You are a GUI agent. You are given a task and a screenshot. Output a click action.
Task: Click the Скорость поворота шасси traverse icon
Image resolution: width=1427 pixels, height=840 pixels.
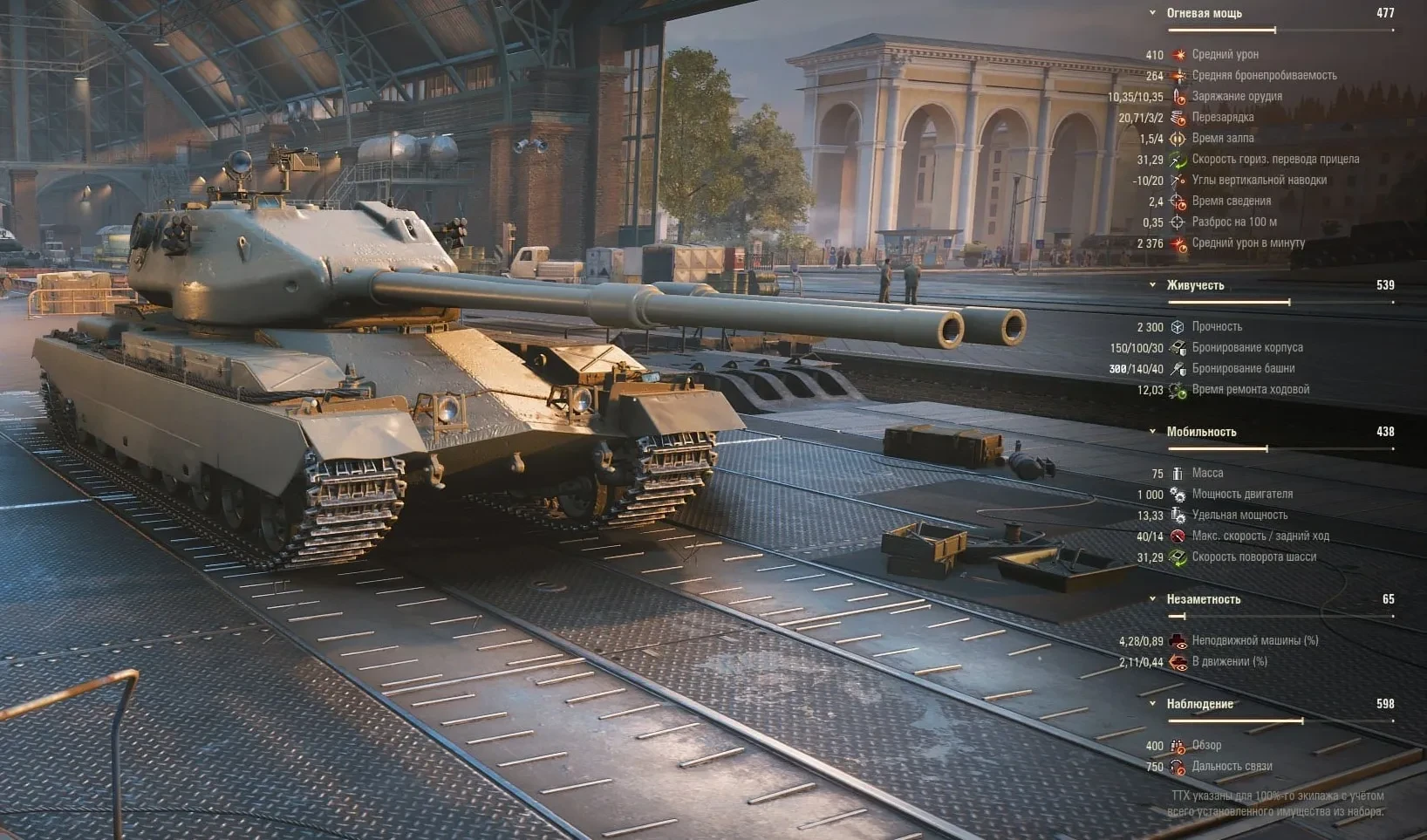(1179, 557)
